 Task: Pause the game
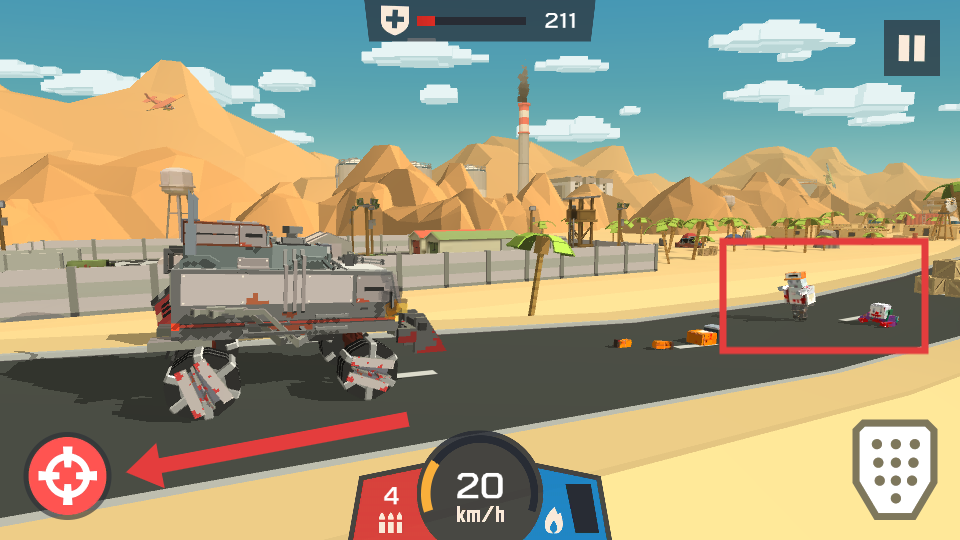point(911,48)
